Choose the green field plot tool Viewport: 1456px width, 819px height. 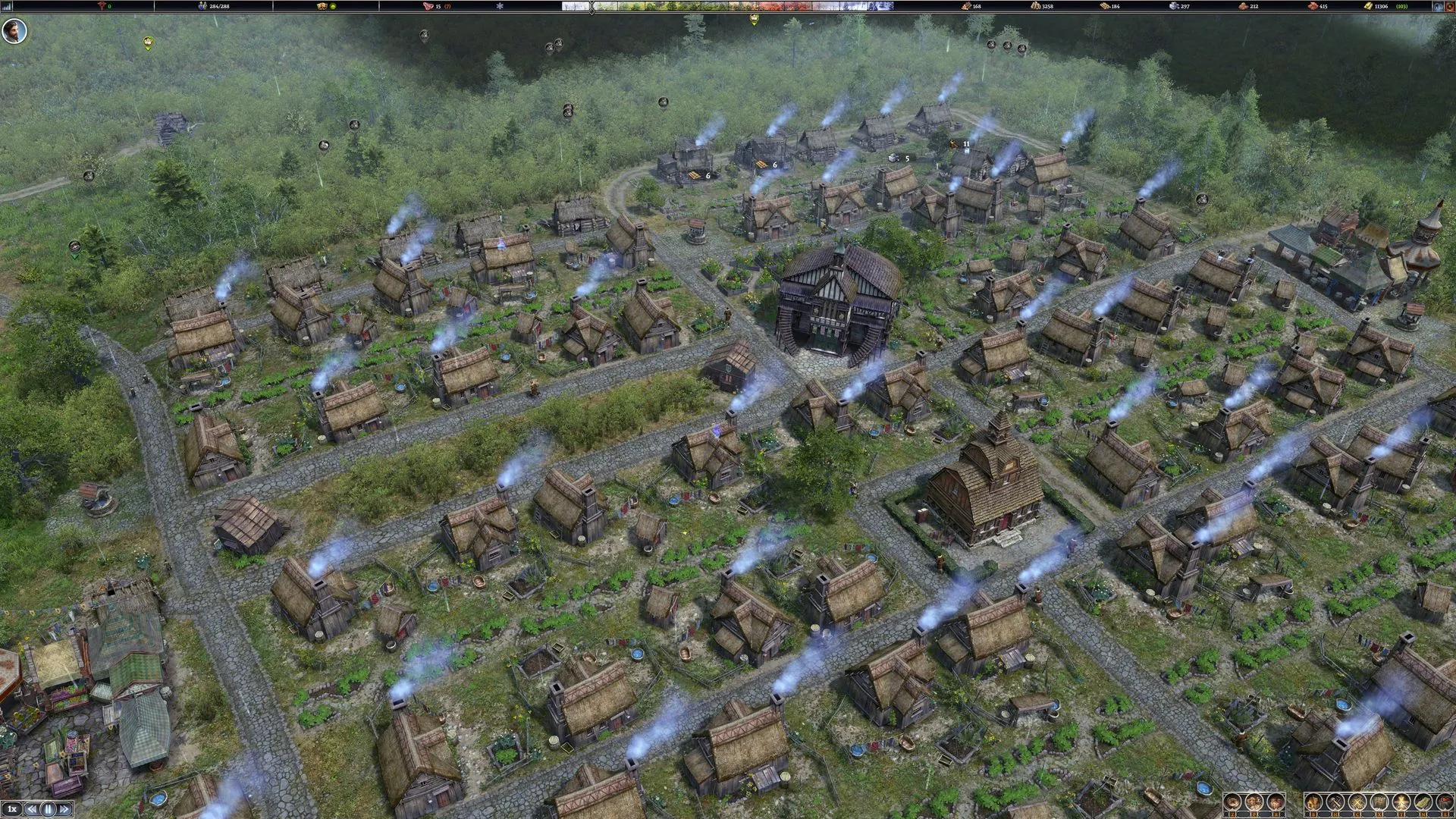click(1422, 802)
